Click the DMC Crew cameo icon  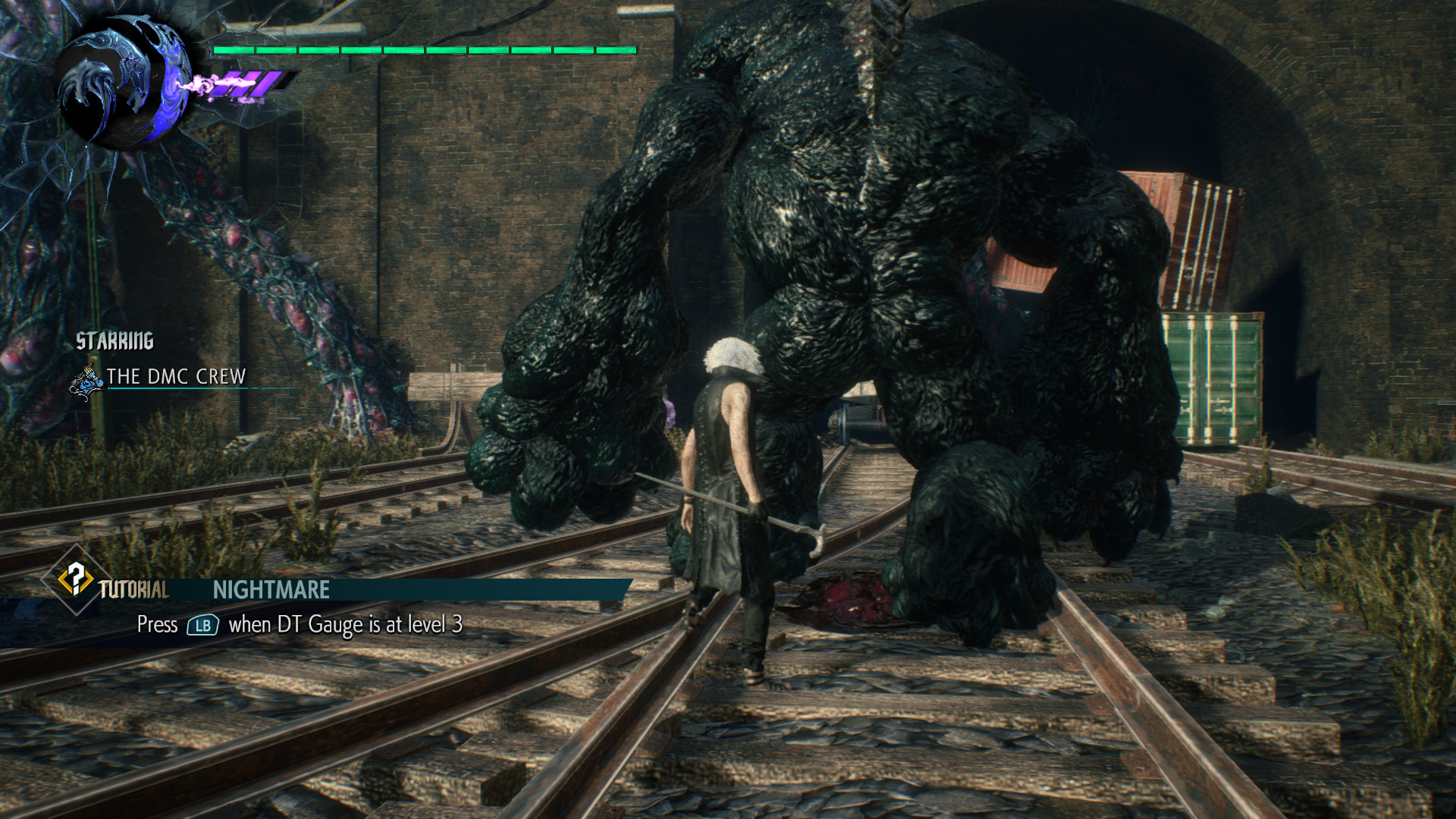coord(87,381)
